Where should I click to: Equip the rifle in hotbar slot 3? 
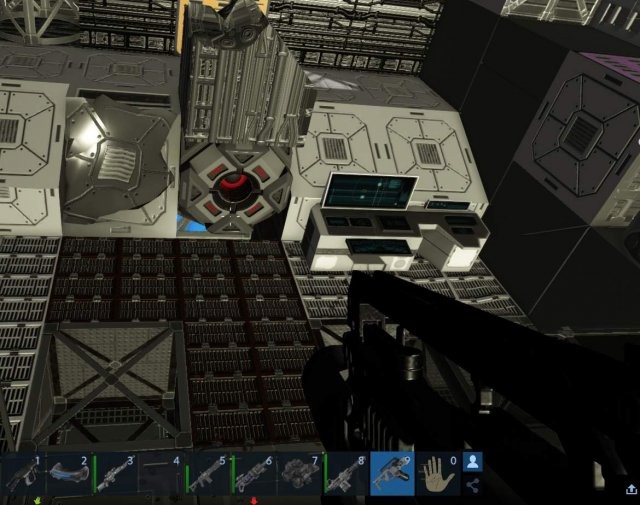(114, 474)
